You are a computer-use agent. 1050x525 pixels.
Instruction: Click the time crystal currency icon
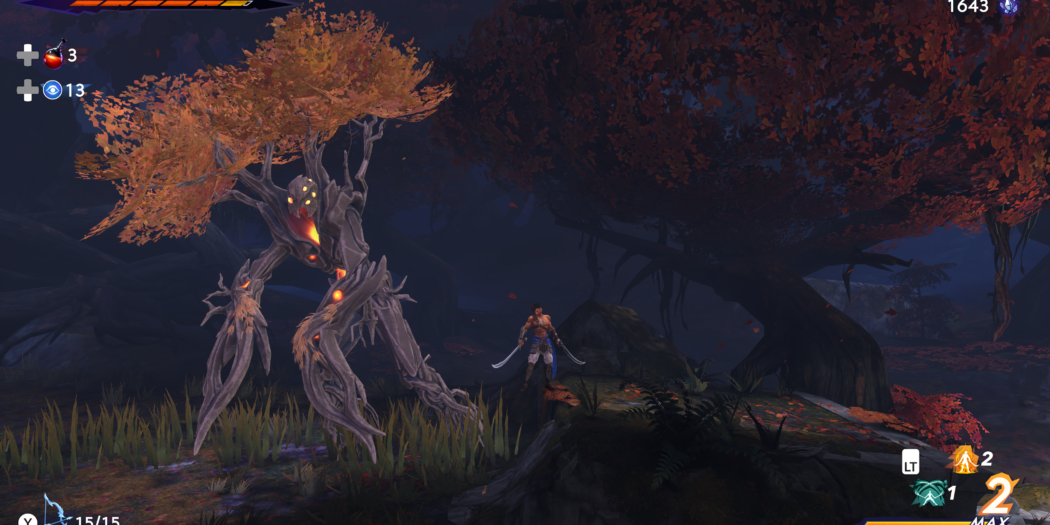coord(1008,7)
